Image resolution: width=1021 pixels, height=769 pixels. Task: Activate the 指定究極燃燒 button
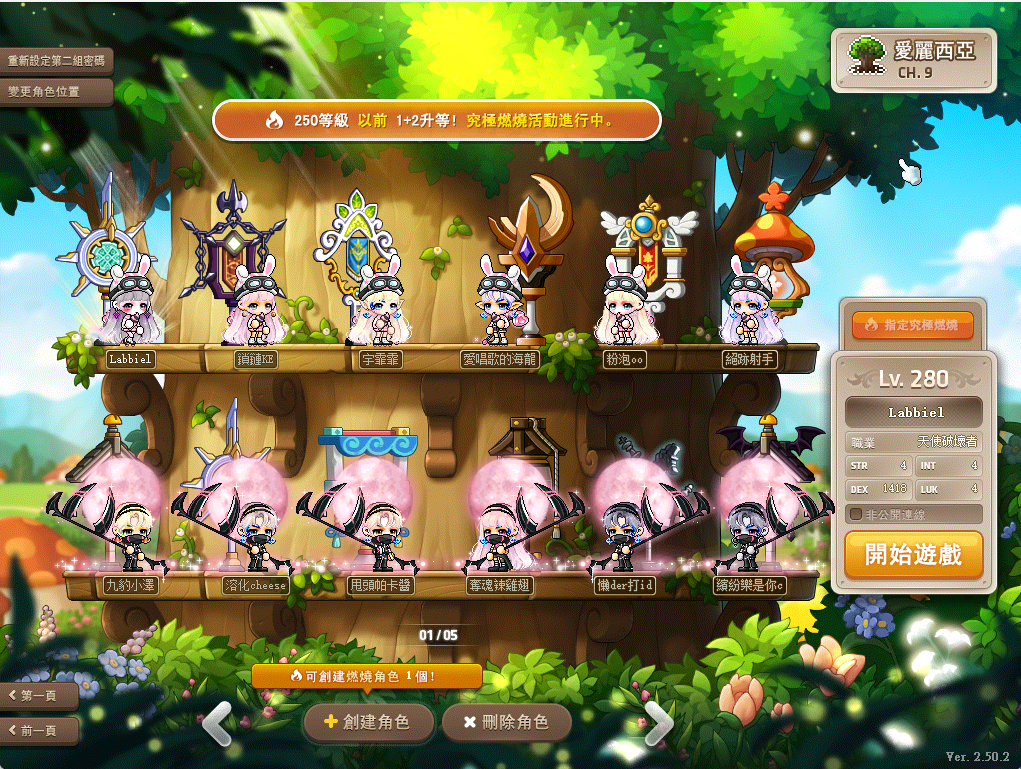pos(912,325)
